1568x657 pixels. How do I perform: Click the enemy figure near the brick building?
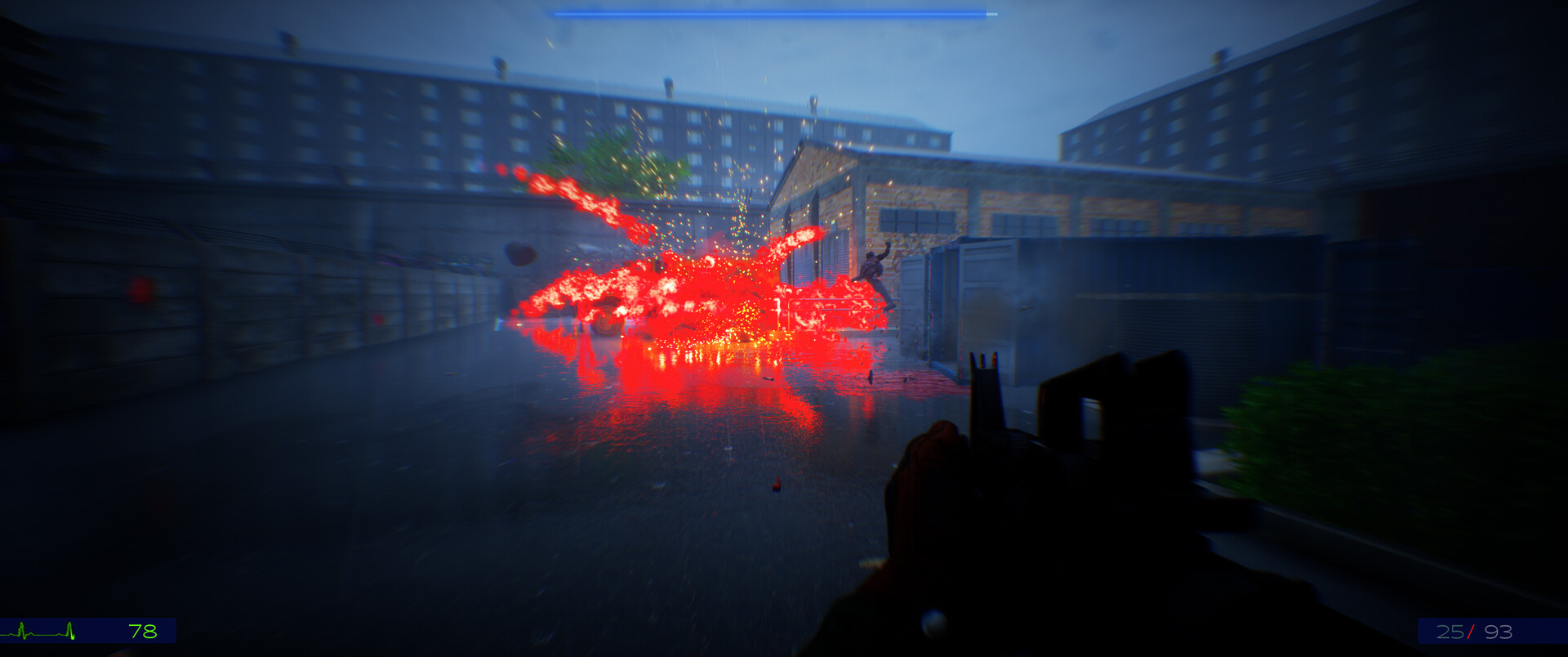tap(872, 270)
